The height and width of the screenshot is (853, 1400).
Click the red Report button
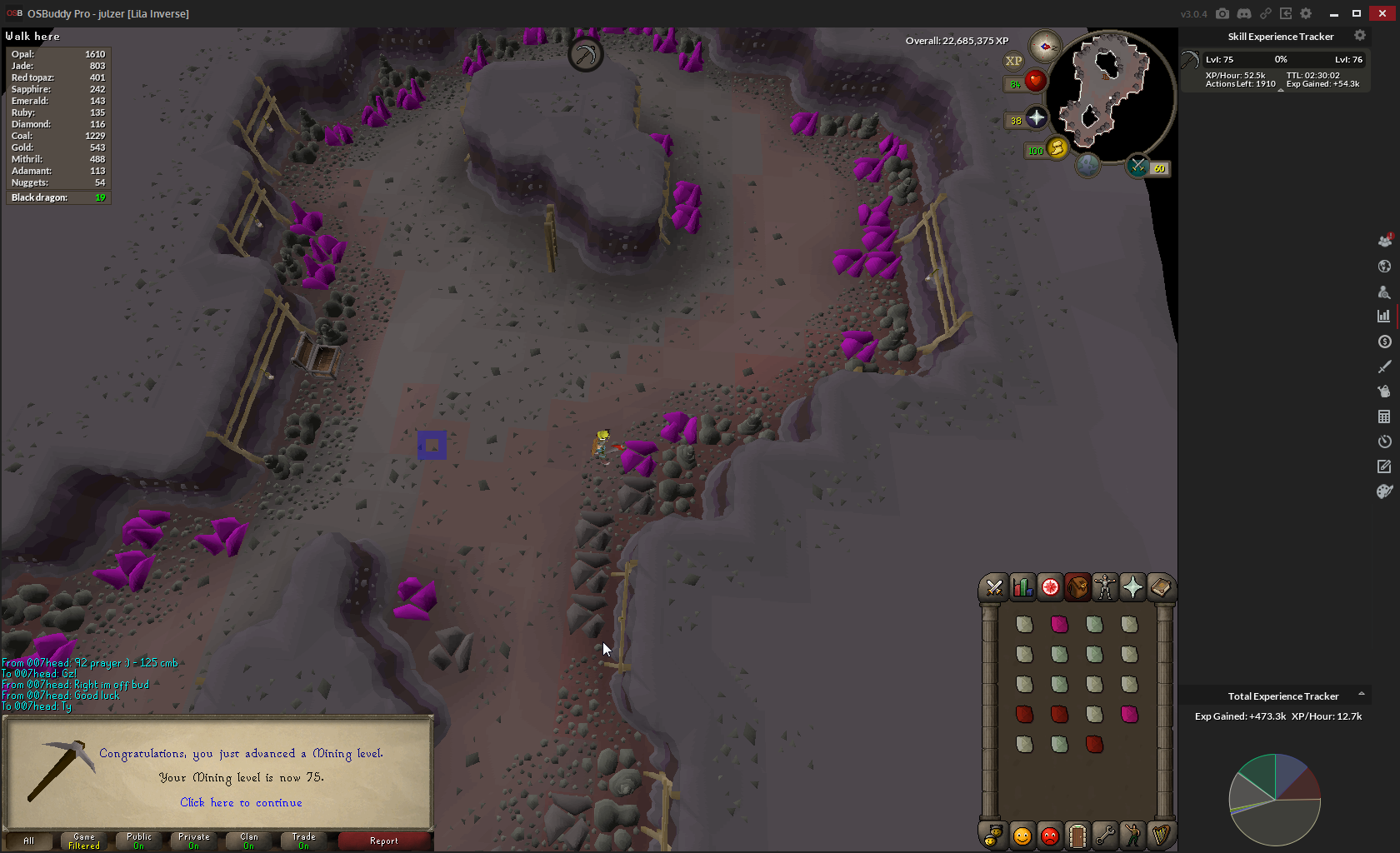(384, 841)
